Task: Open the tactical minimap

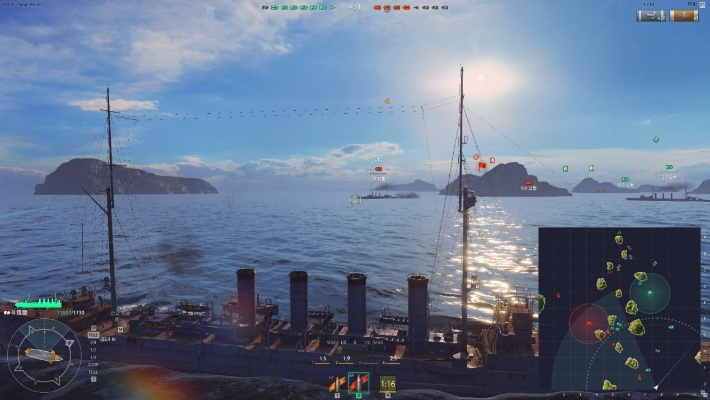Action: point(619,308)
